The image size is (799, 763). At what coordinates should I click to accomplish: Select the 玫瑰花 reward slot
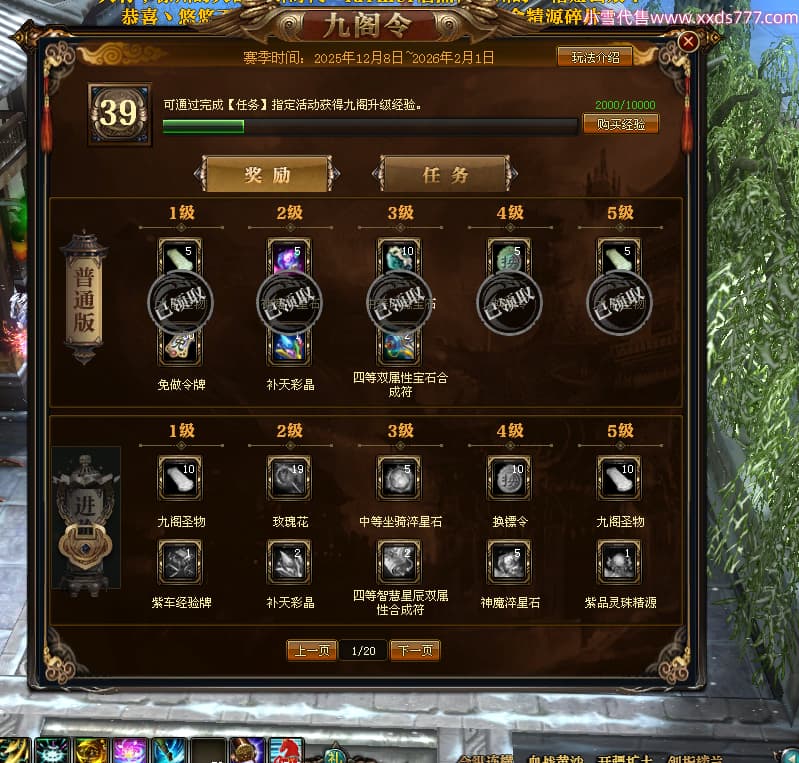click(290, 478)
